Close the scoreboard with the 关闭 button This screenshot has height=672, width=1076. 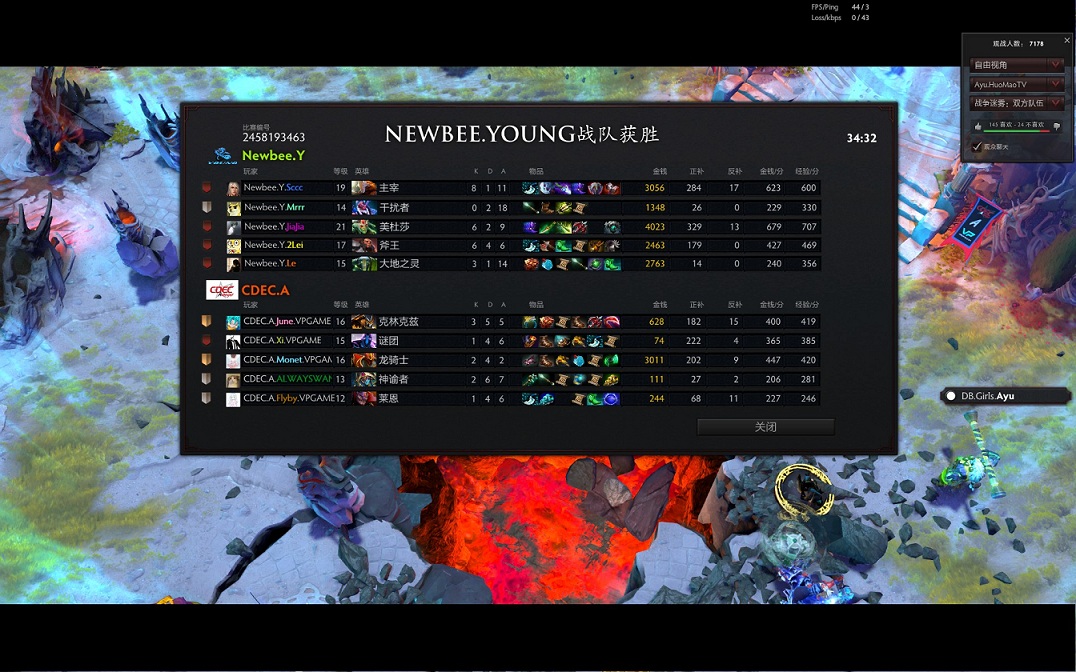point(765,427)
